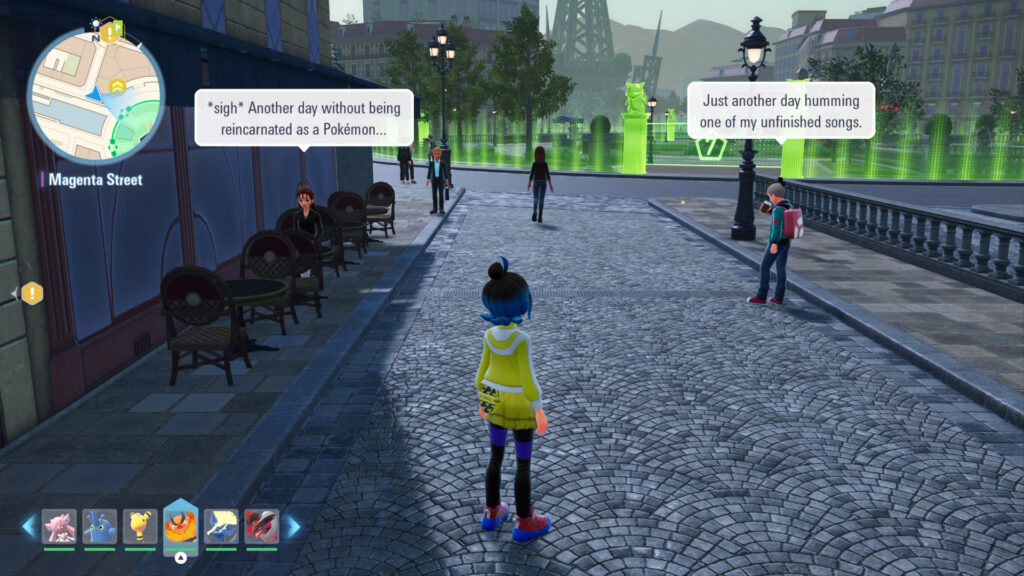This screenshot has width=1024, height=576.
Task: Click the exclamation hexagon at the left screen edge
Action: (x=32, y=293)
